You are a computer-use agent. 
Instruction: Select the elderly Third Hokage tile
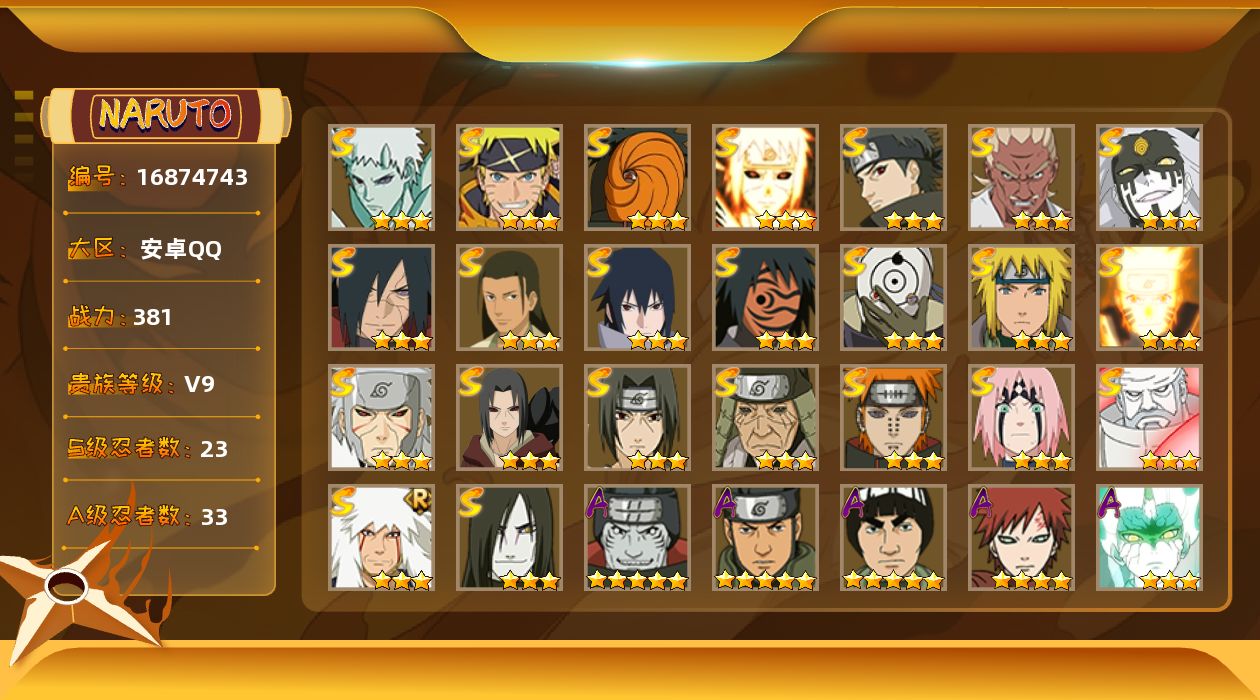coord(765,417)
